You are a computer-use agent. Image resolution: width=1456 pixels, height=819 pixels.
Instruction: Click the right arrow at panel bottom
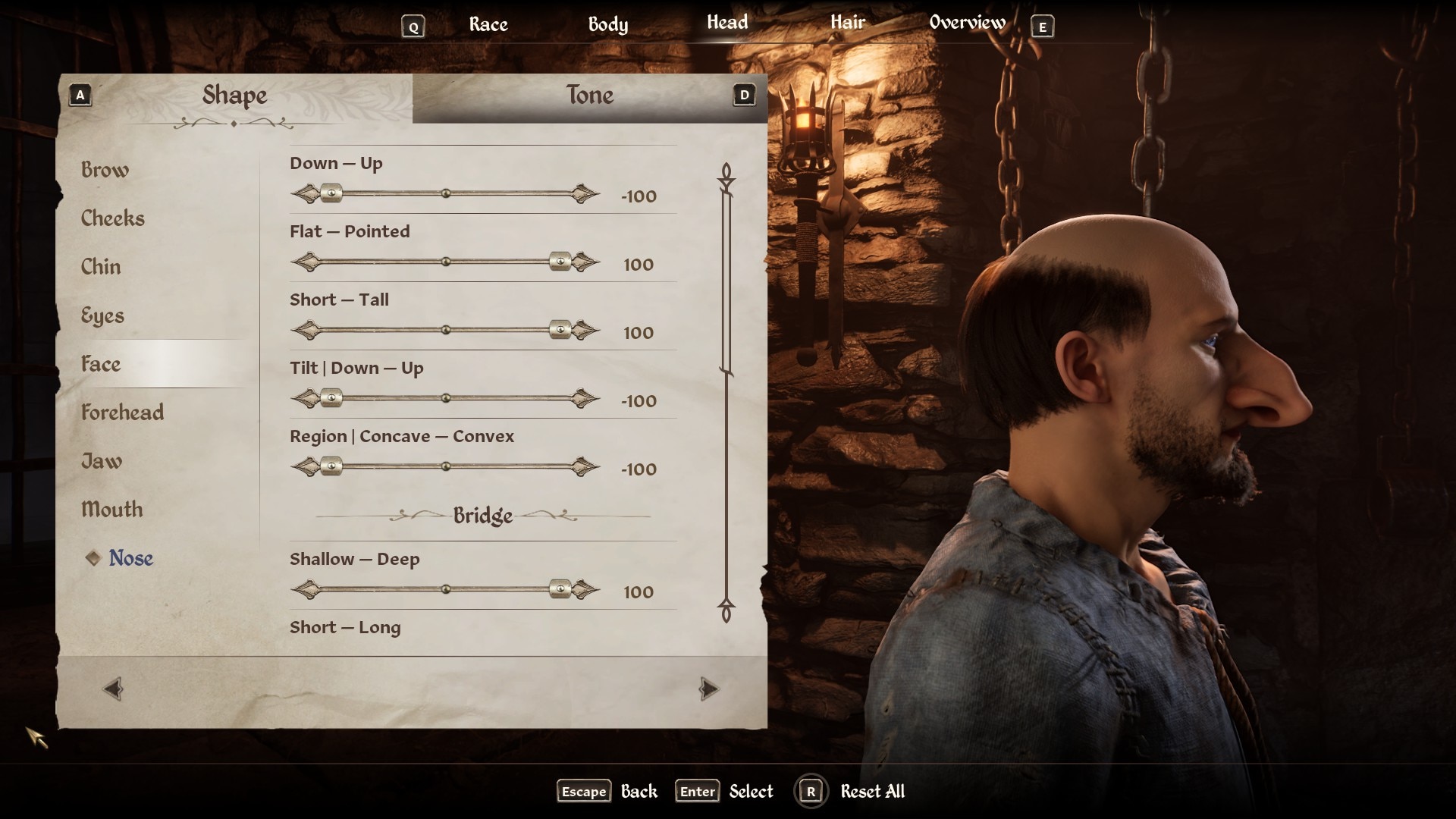point(708,689)
